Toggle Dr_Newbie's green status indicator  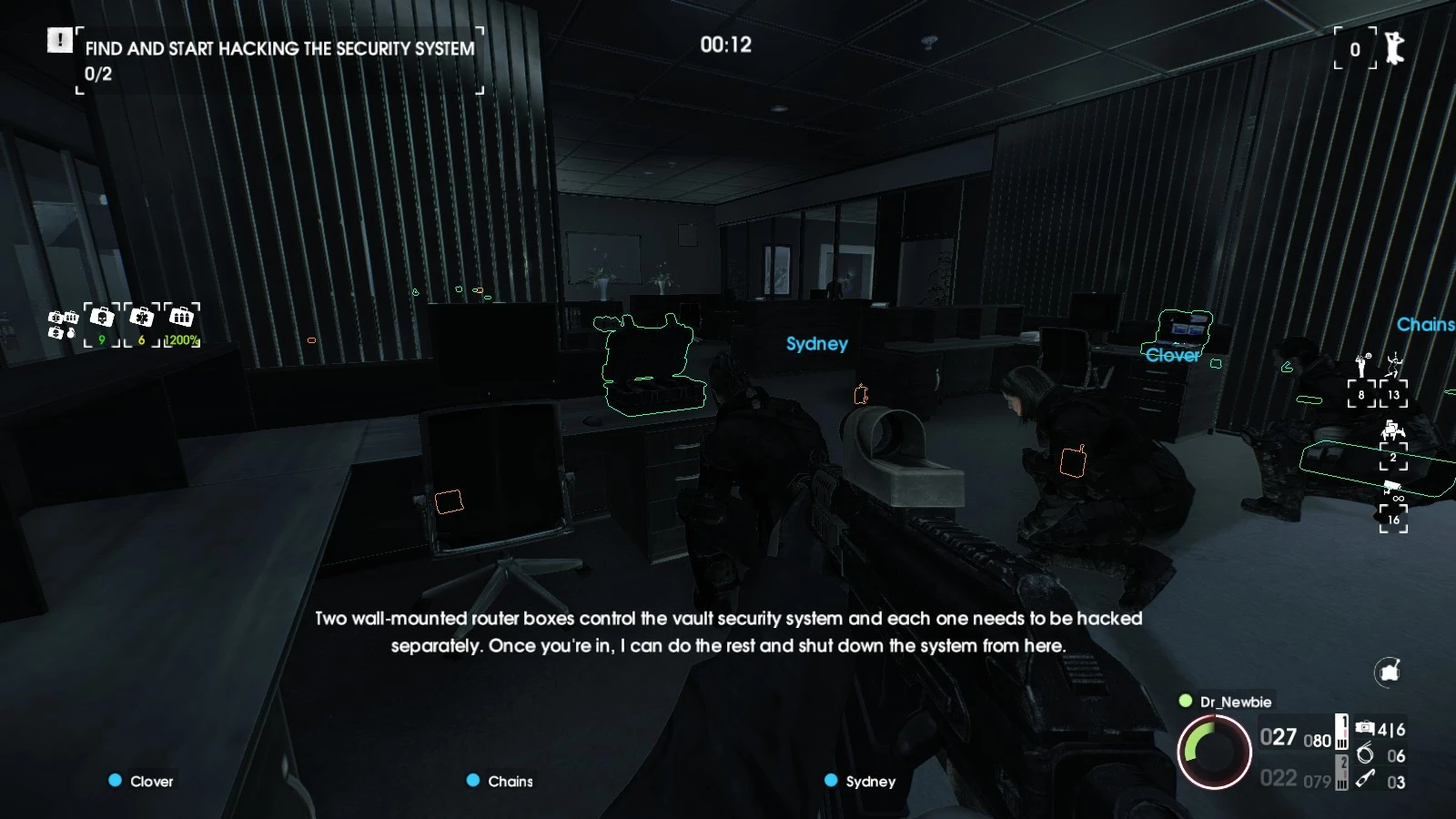[x=1185, y=702]
